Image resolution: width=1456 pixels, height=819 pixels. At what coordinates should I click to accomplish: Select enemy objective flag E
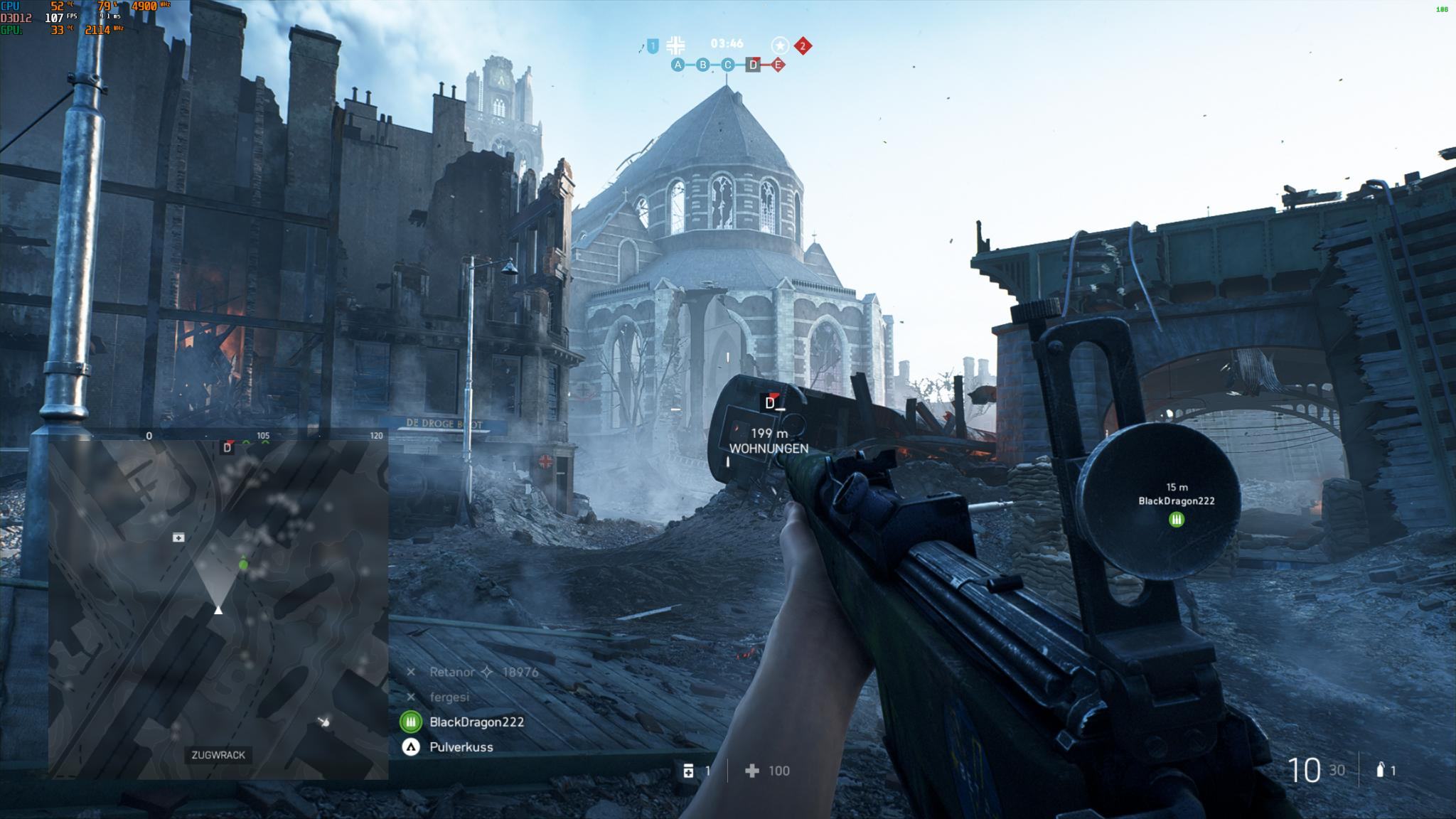click(x=778, y=65)
